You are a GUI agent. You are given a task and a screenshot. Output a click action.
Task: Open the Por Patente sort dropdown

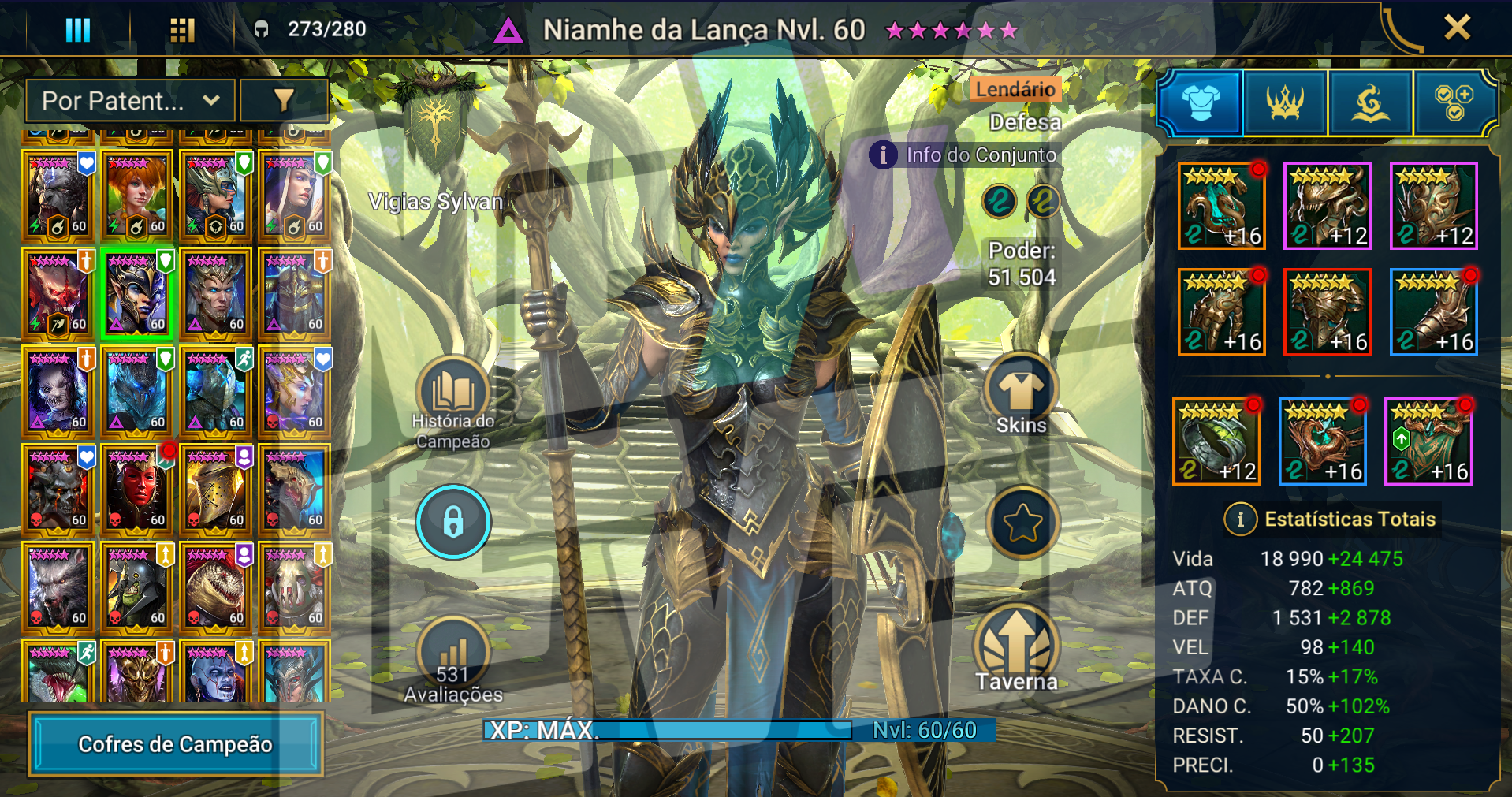tap(130, 101)
